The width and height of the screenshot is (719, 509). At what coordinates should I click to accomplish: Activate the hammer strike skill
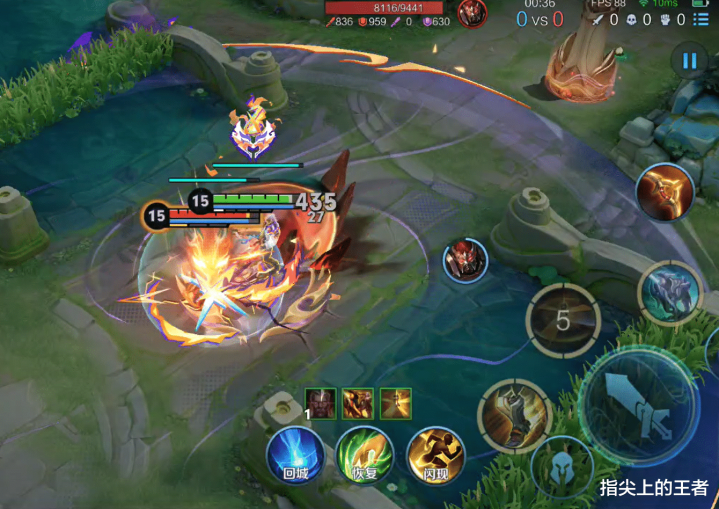(x=515, y=415)
